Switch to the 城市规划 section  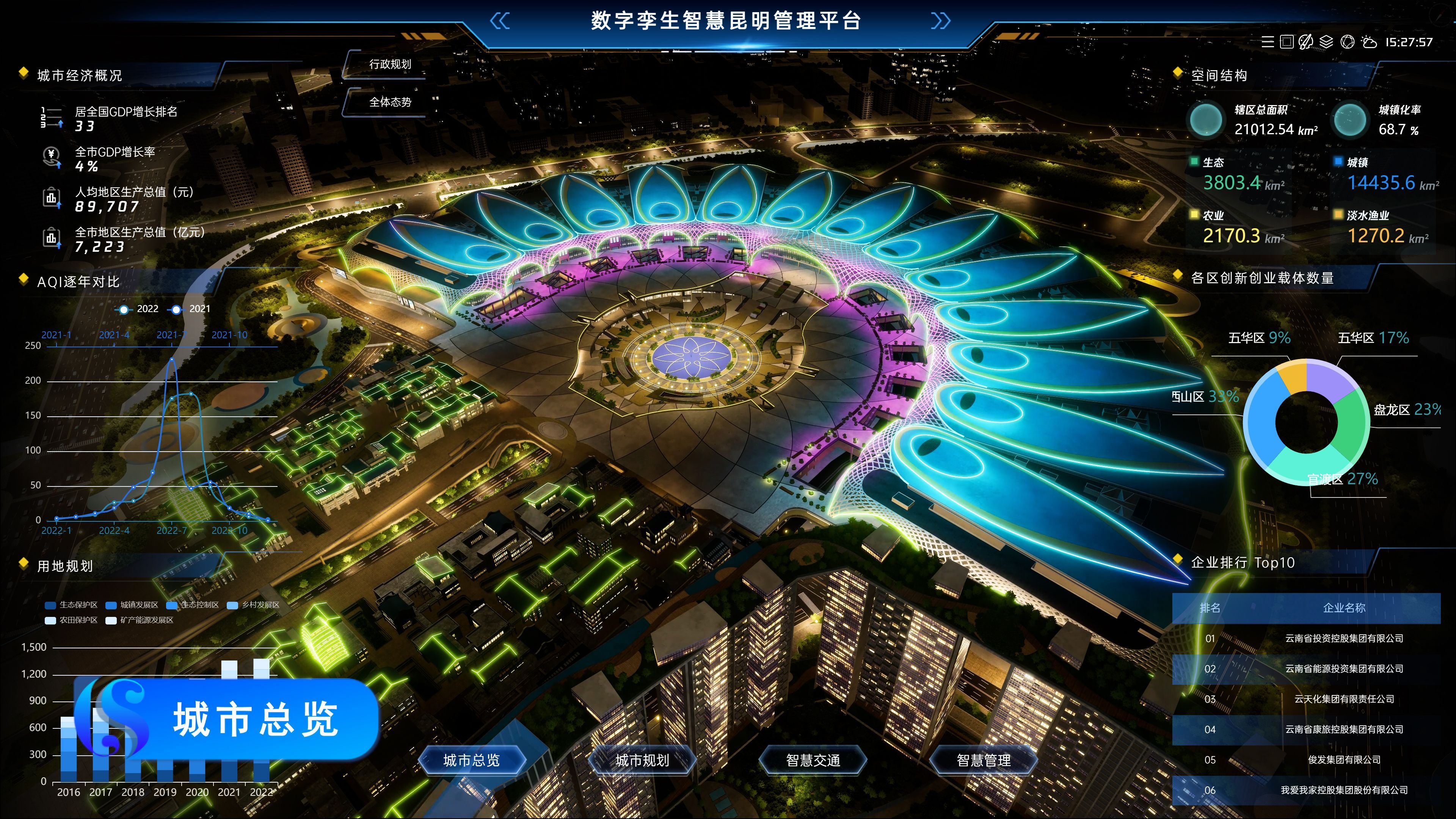click(642, 760)
